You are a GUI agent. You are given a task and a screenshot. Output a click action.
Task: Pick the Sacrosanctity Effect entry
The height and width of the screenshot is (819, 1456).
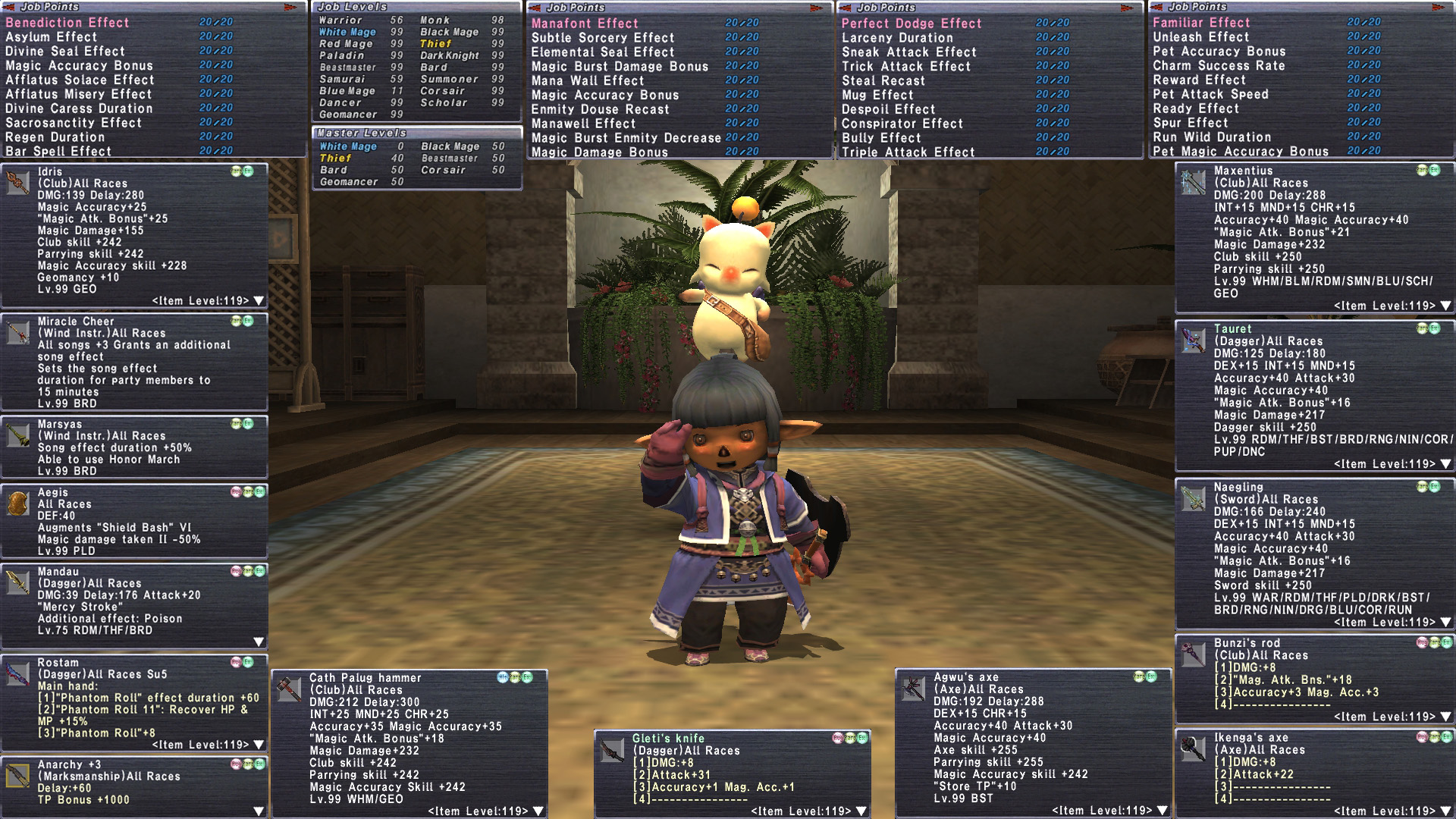click(x=74, y=123)
